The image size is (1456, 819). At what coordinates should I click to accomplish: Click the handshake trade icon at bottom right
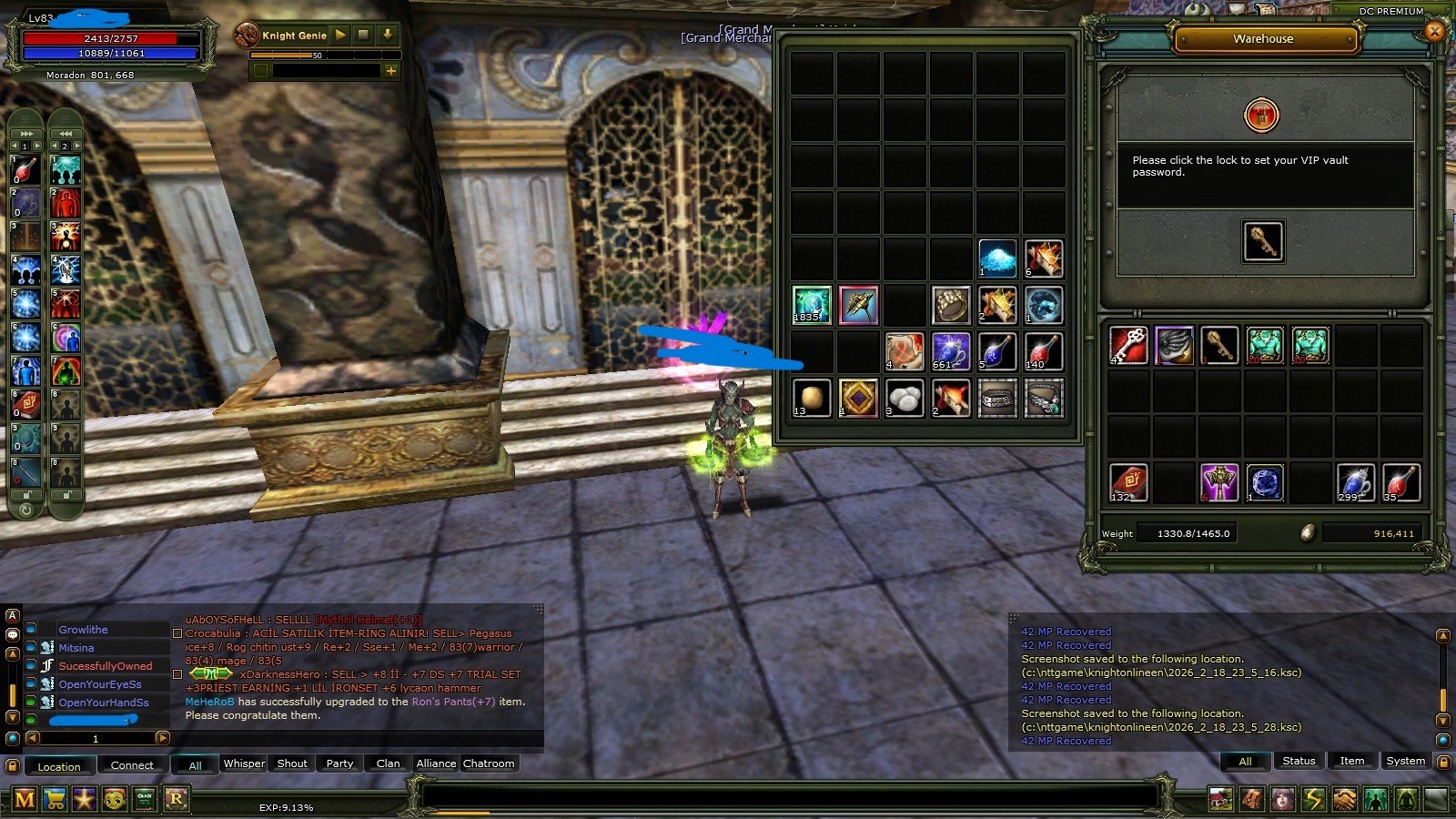1345,798
